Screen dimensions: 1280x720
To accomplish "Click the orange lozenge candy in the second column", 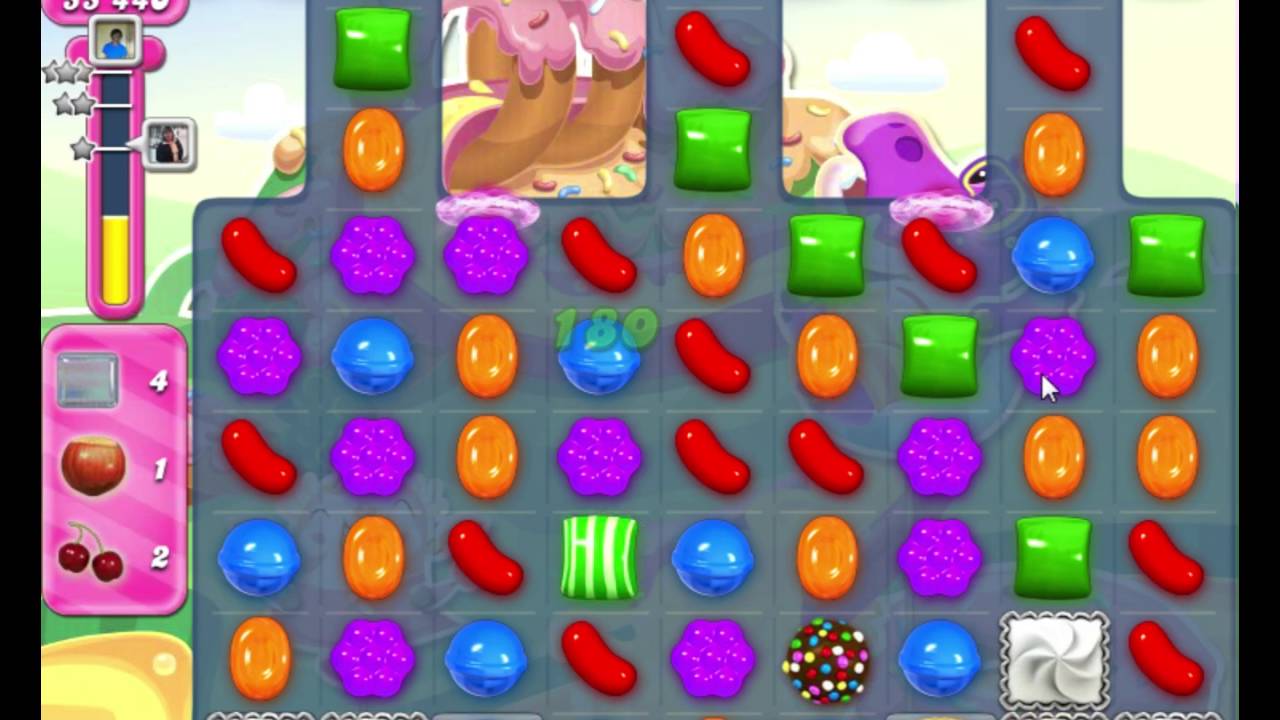I will point(373,152).
